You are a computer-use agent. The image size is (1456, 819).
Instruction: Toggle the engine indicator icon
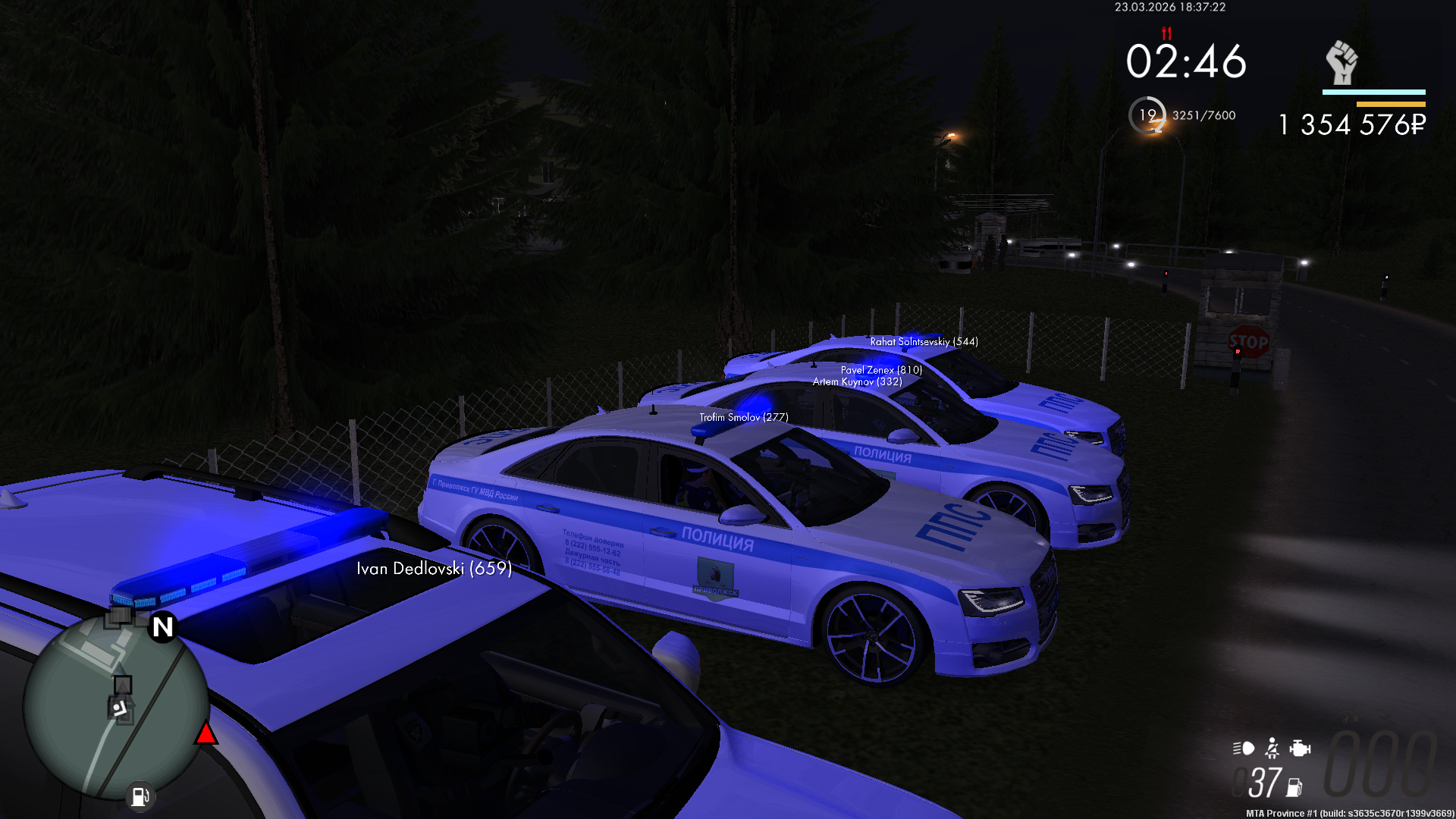coord(1300,748)
